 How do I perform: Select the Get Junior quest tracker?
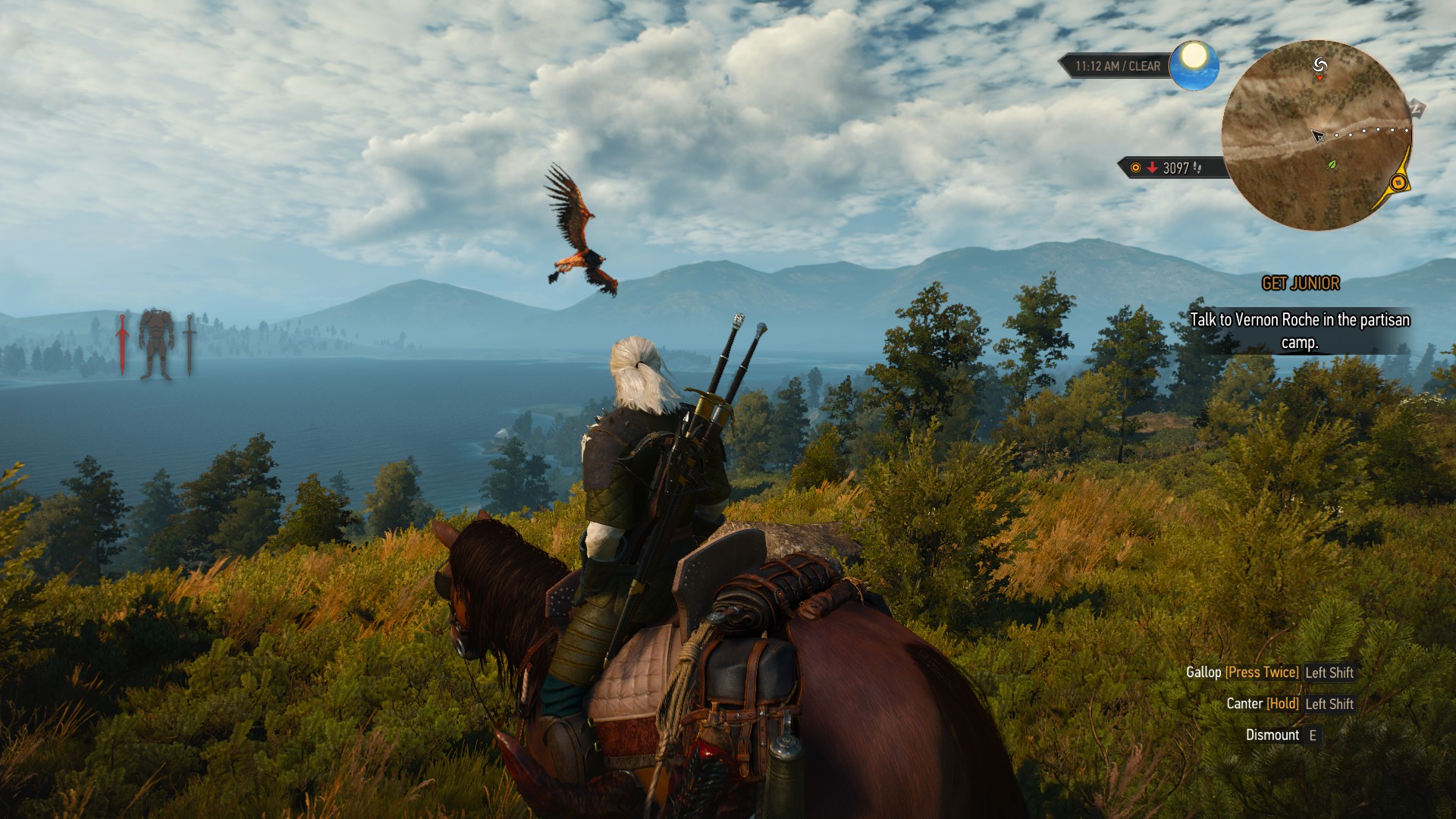click(1301, 284)
